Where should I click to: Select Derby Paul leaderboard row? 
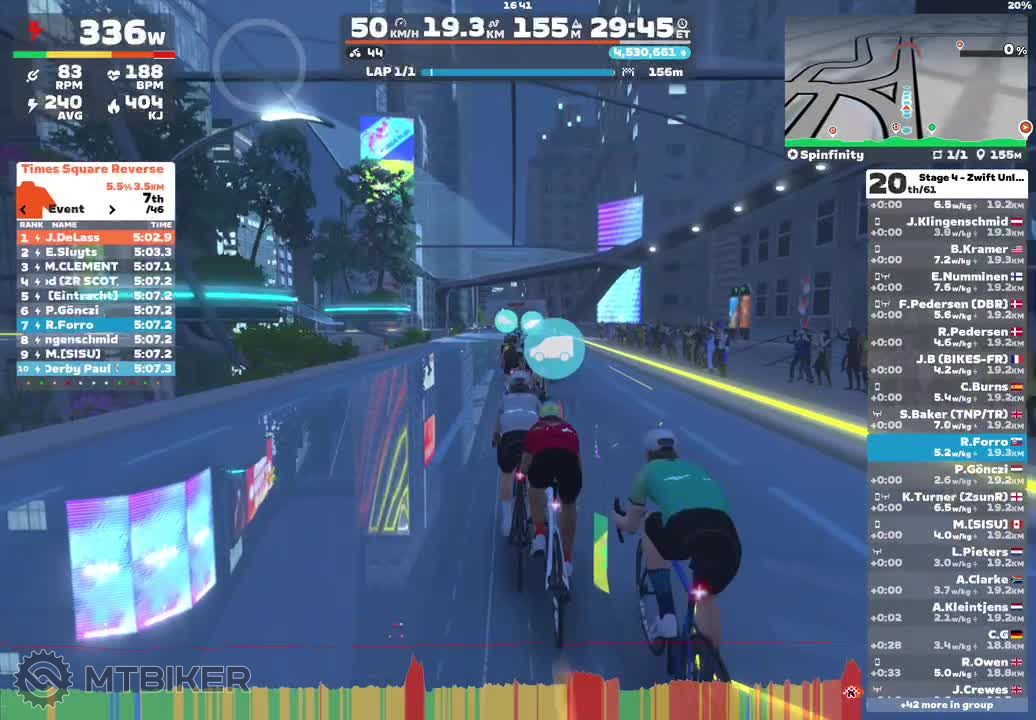95,369
